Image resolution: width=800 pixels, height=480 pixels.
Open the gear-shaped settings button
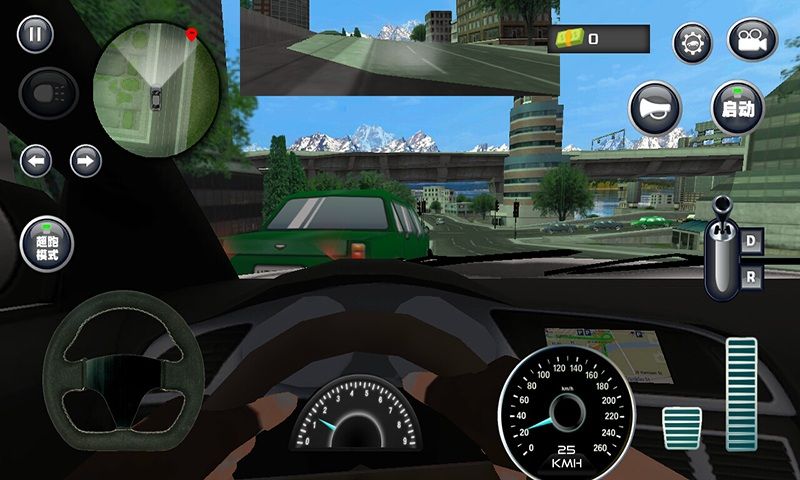tap(692, 43)
